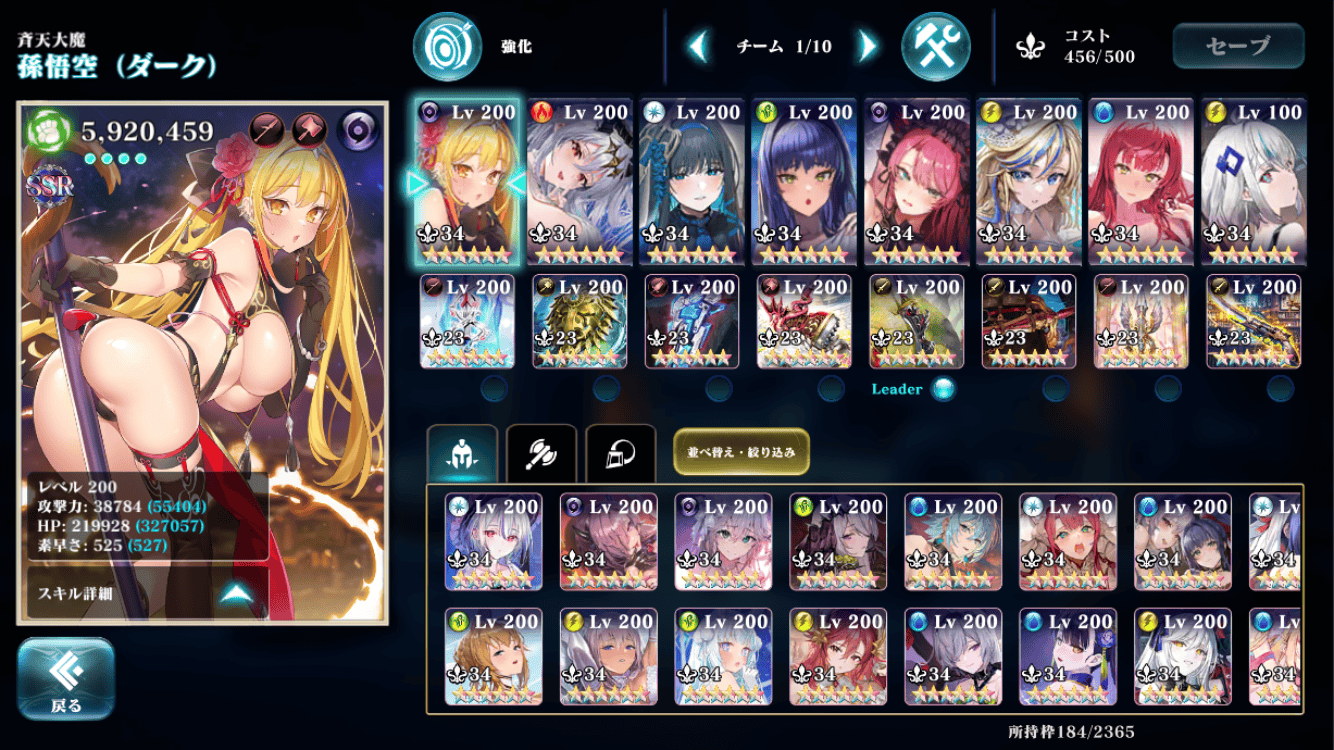Toggle the glowing Leader indicator
The width and height of the screenshot is (1334, 750).
[942, 389]
